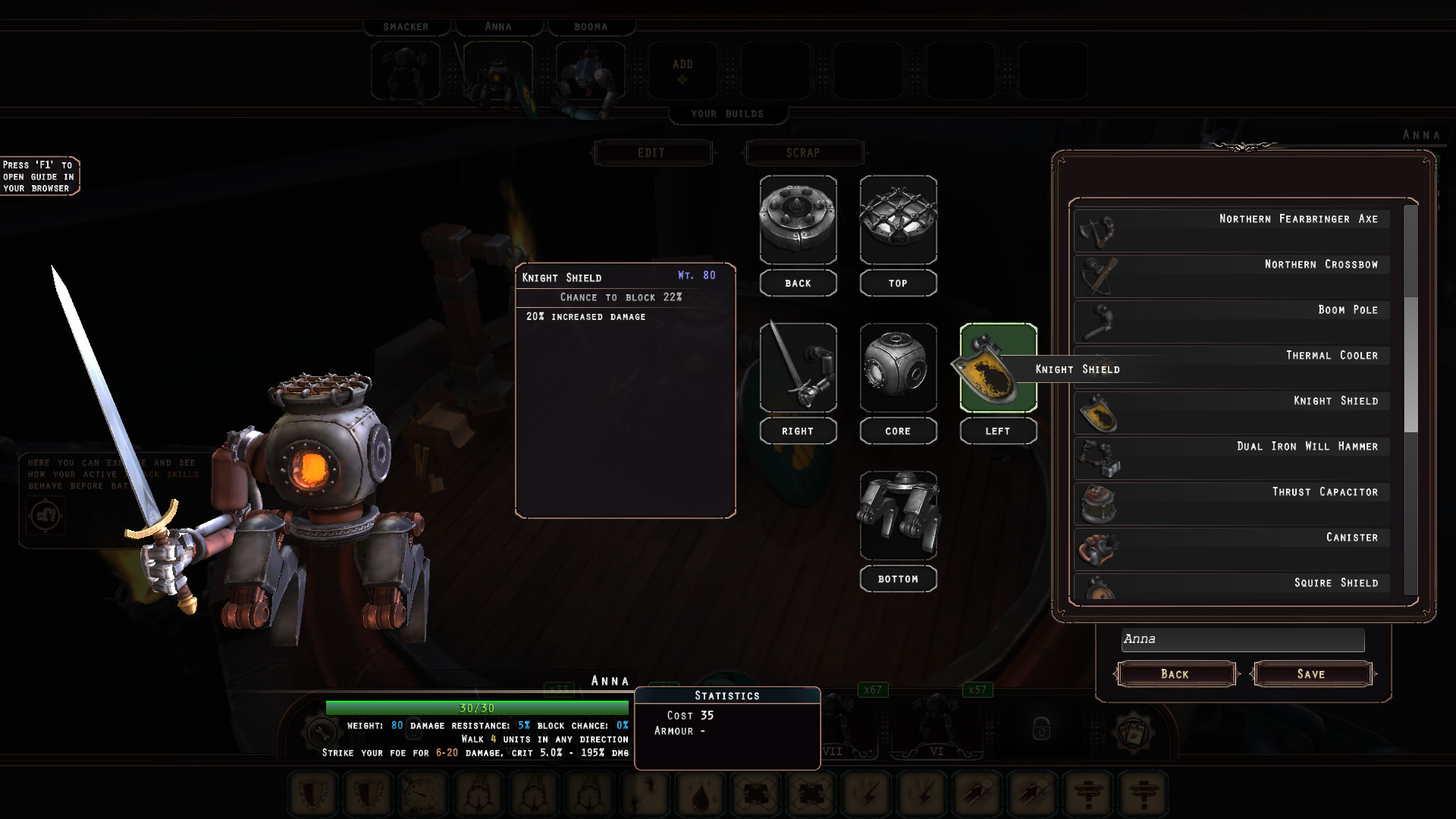Edit the build name field

coord(1242,639)
